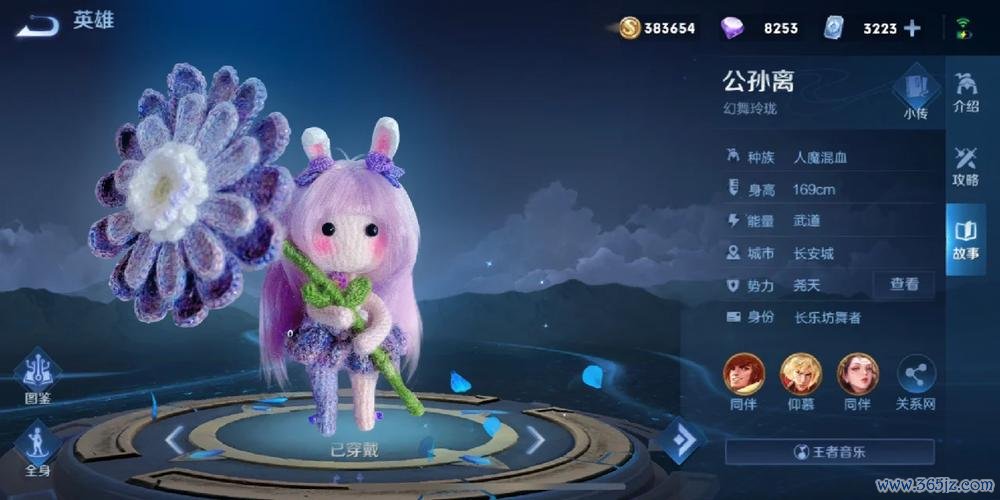1000x500 pixels.
Task: Go back using the return arrow
Action: click(39, 25)
